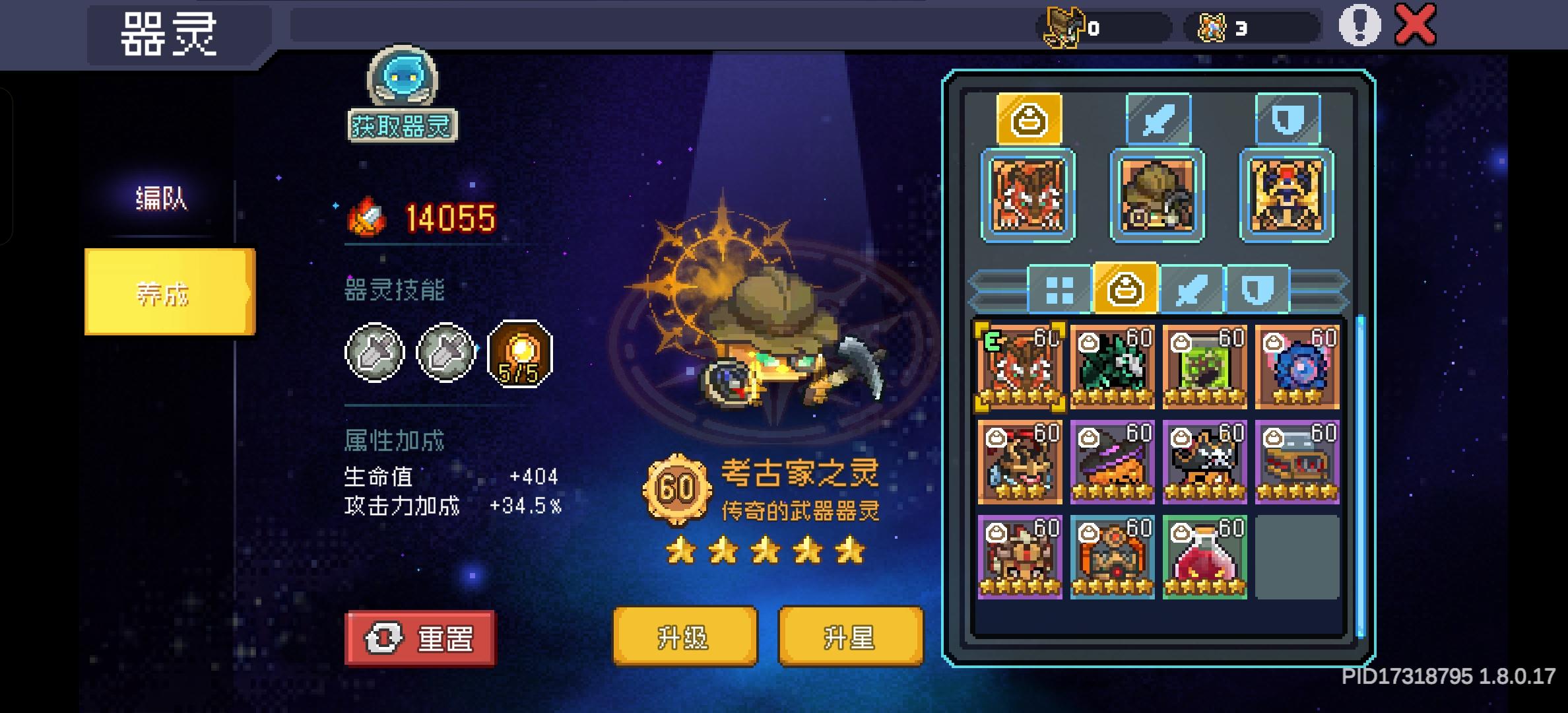Viewport: 1568px width, 713px height.
Task: Open the equipped armor spirit slot
Action: (x=1287, y=195)
